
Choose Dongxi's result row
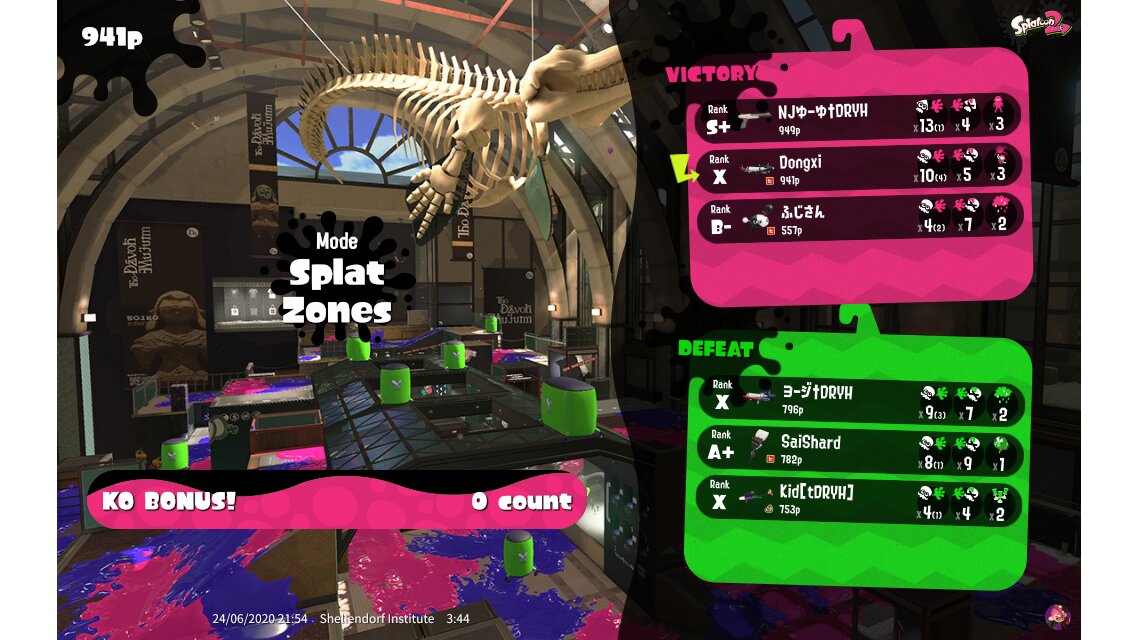861,167
